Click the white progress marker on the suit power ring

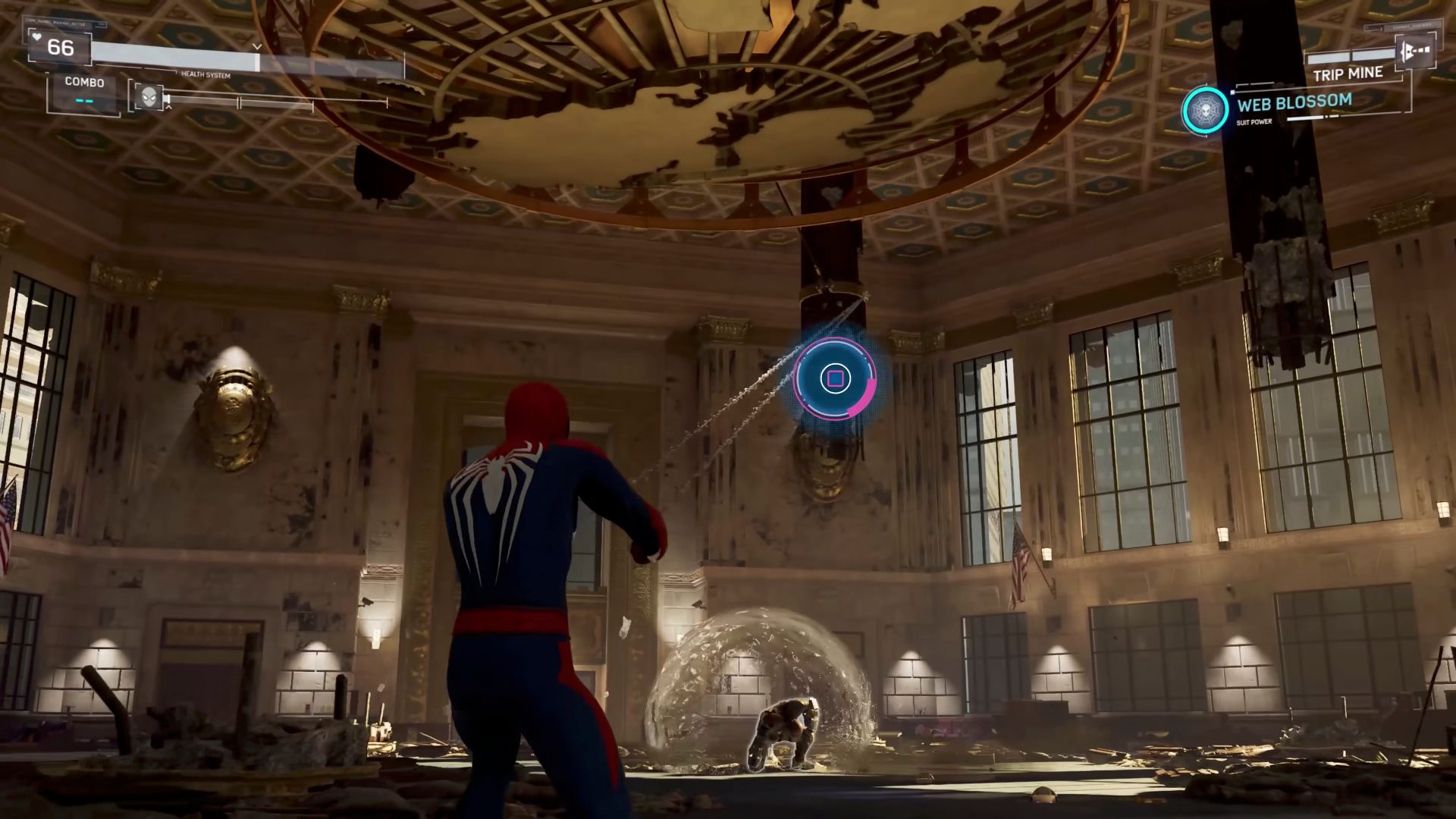[1232, 92]
